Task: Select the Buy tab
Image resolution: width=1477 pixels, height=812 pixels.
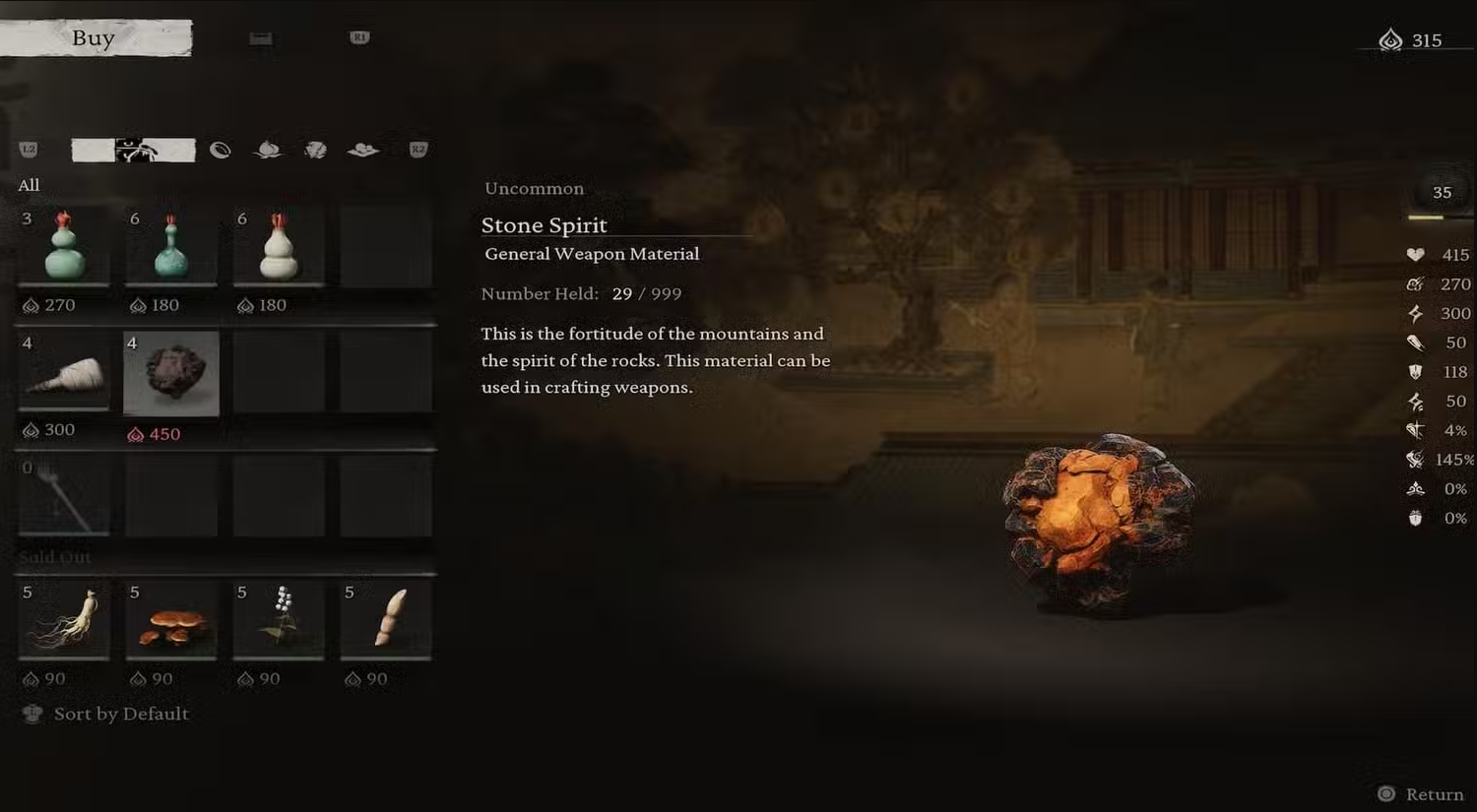Action: [95, 38]
